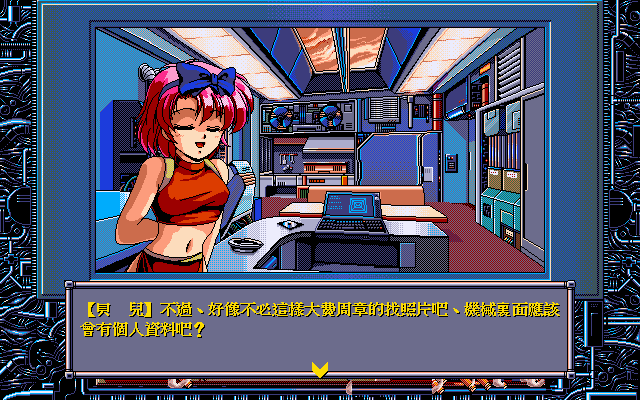Click the yellow continue arrow in dialogue box
The height and width of the screenshot is (400, 640).
[319, 369]
